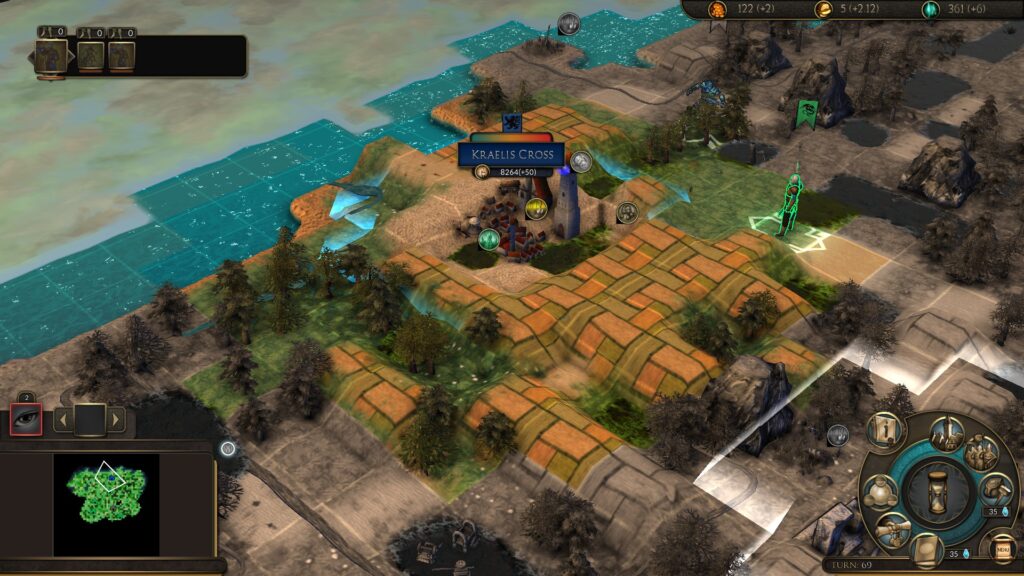The image size is (1024, 576).
Task: End the turn with the hourglass button
Action: 939,494
